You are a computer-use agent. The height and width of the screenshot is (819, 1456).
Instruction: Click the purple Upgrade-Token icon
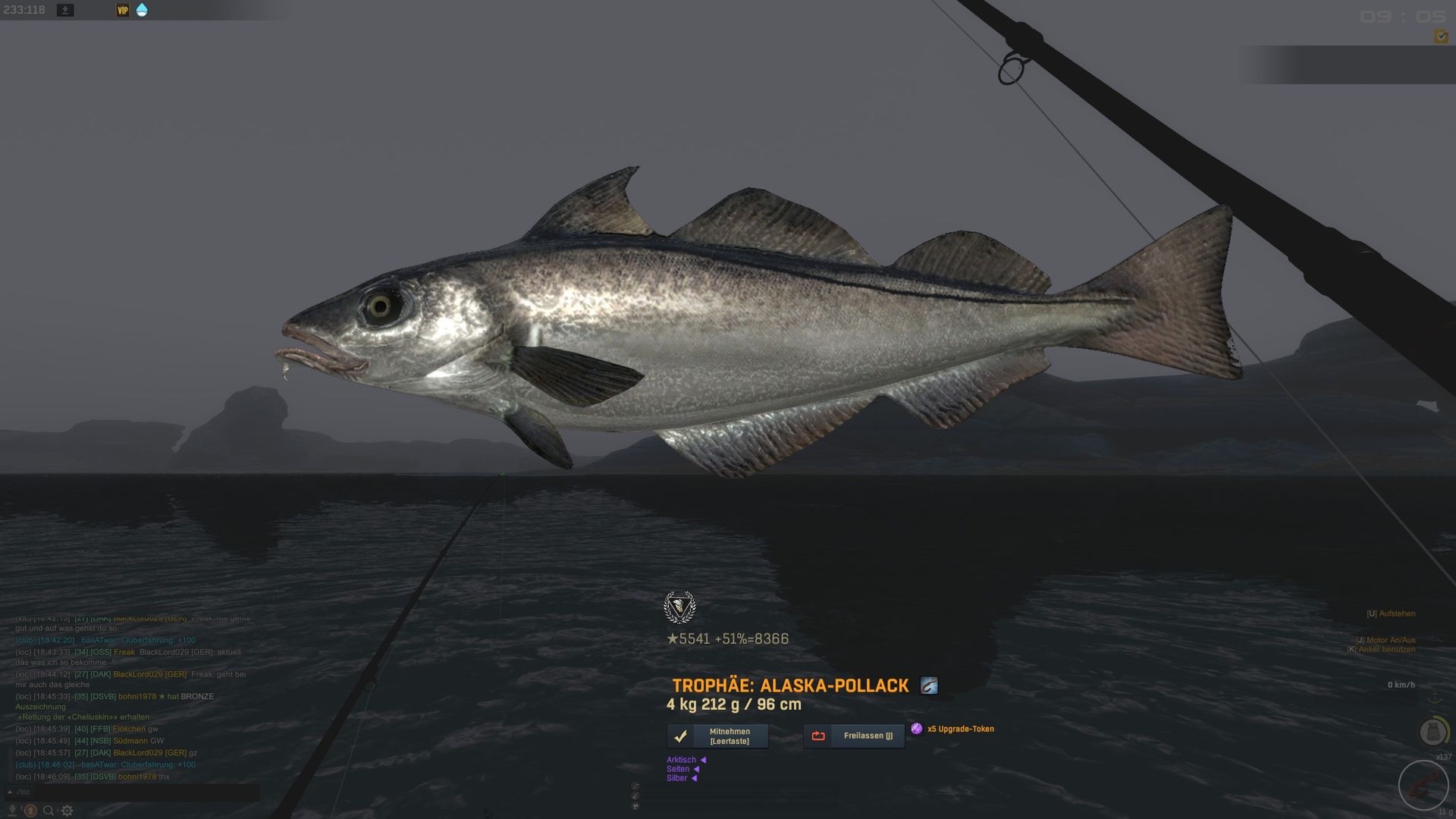pyautogui.click(x=917, y=729)
